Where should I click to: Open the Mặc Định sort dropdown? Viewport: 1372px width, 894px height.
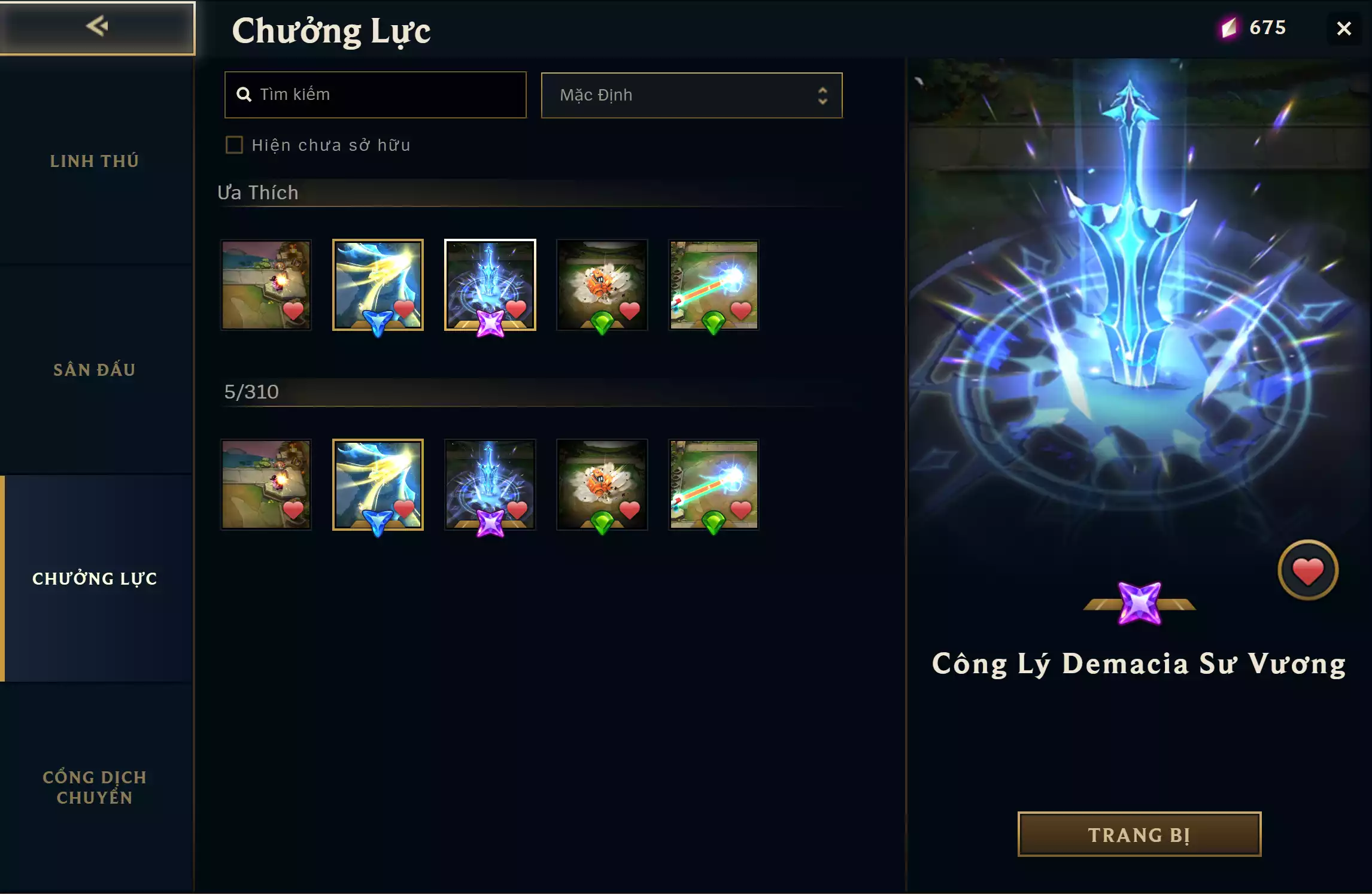pyautogui.click(x=691, y=95)
